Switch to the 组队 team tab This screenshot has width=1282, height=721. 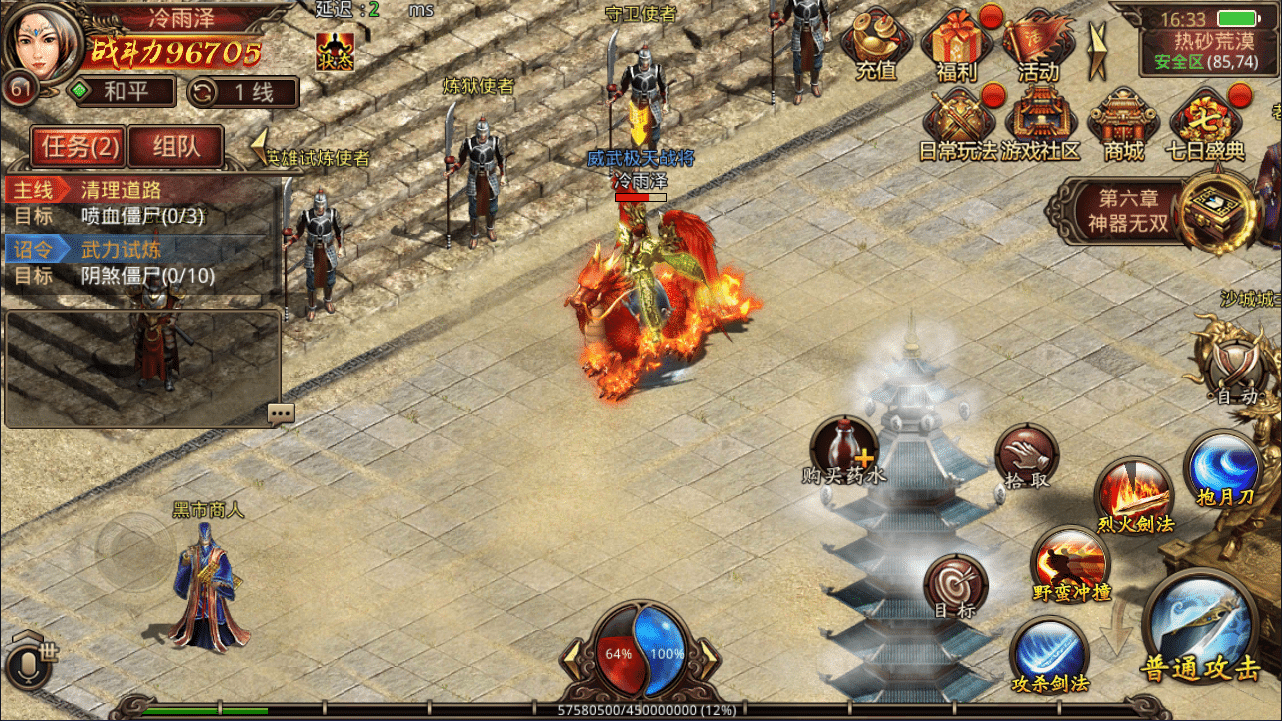pos(176,147)
